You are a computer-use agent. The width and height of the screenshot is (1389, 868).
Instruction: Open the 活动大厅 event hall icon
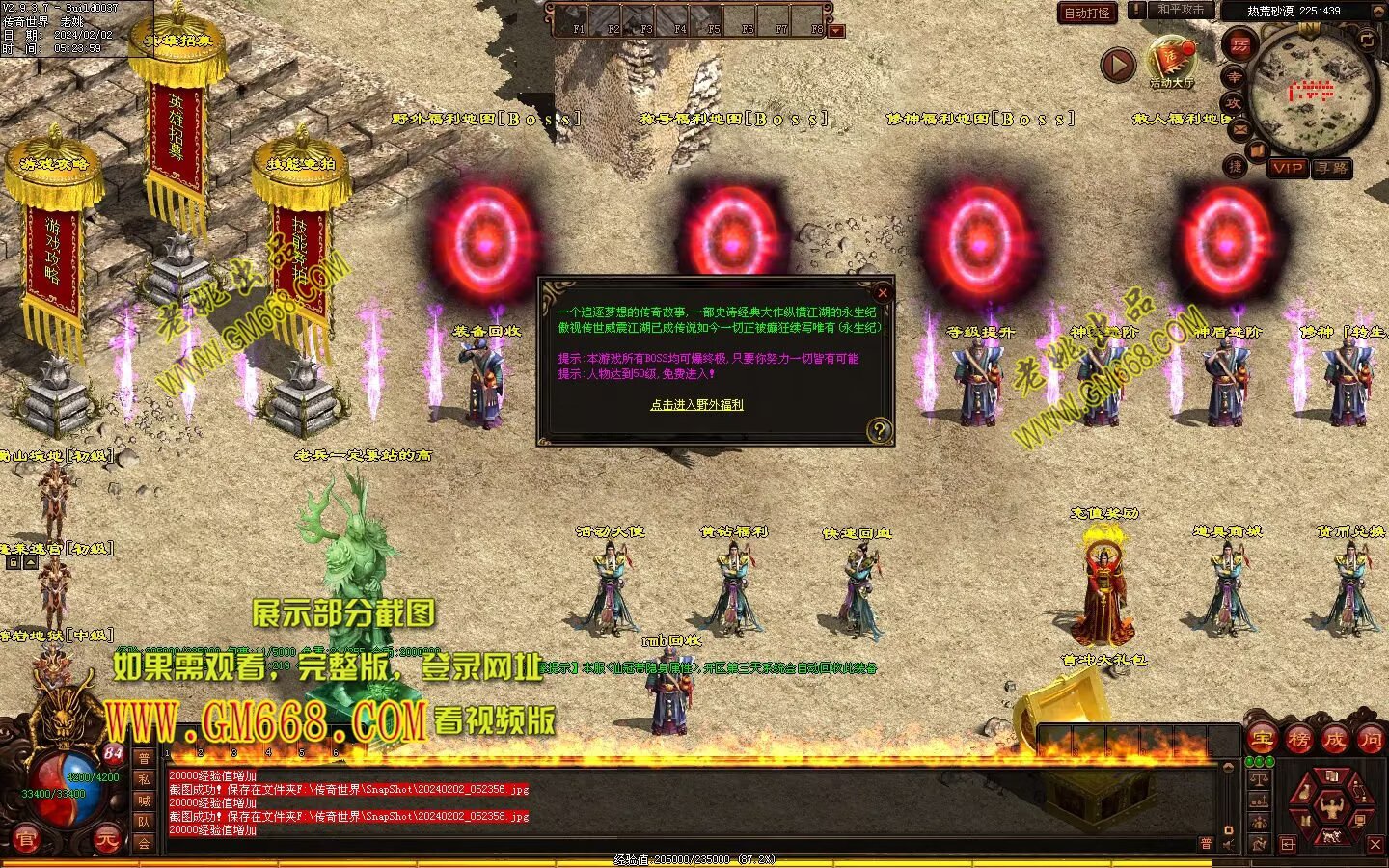point(1171,61)
